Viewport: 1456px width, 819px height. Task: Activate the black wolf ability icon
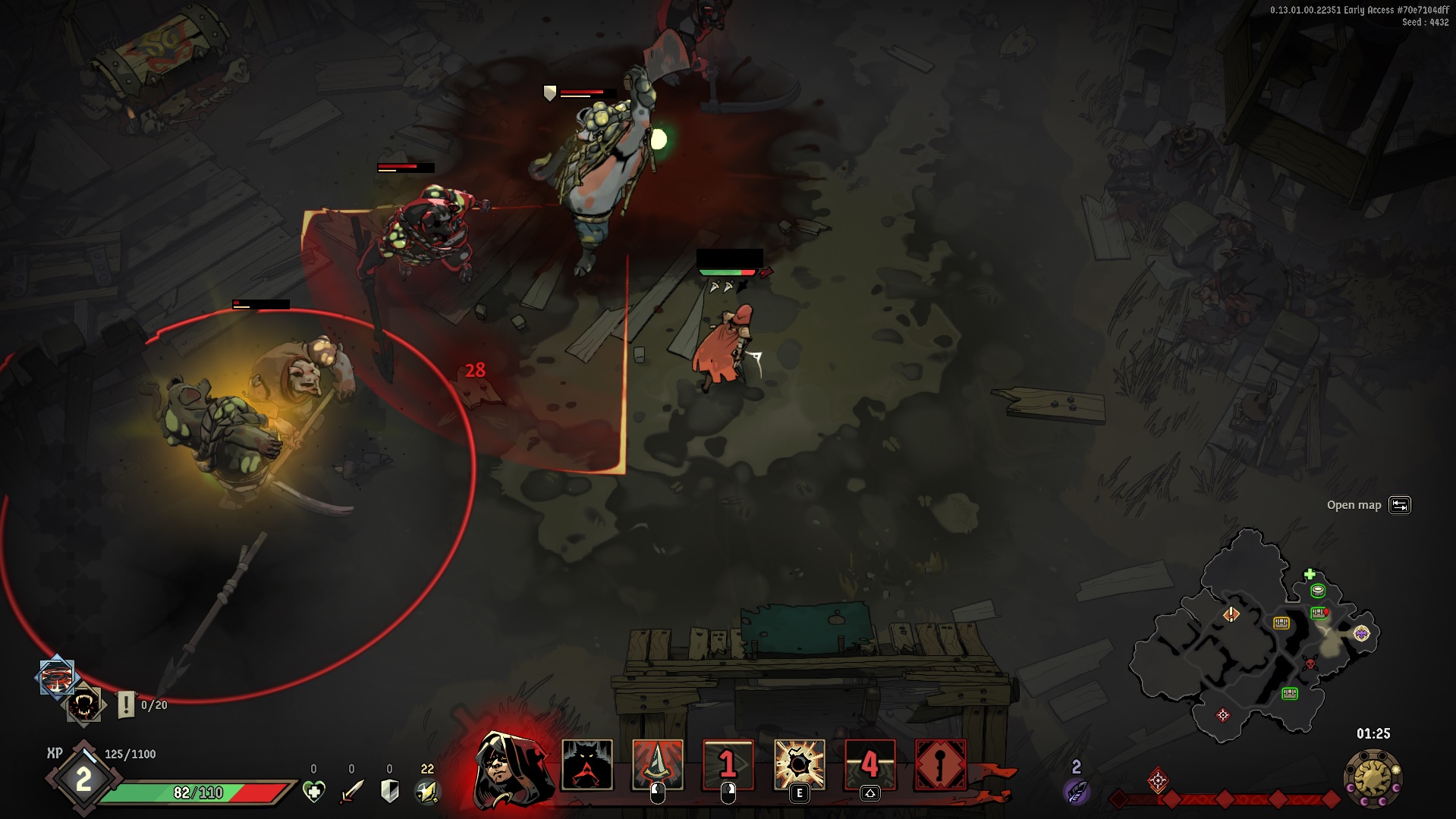[x=586, y=765]
